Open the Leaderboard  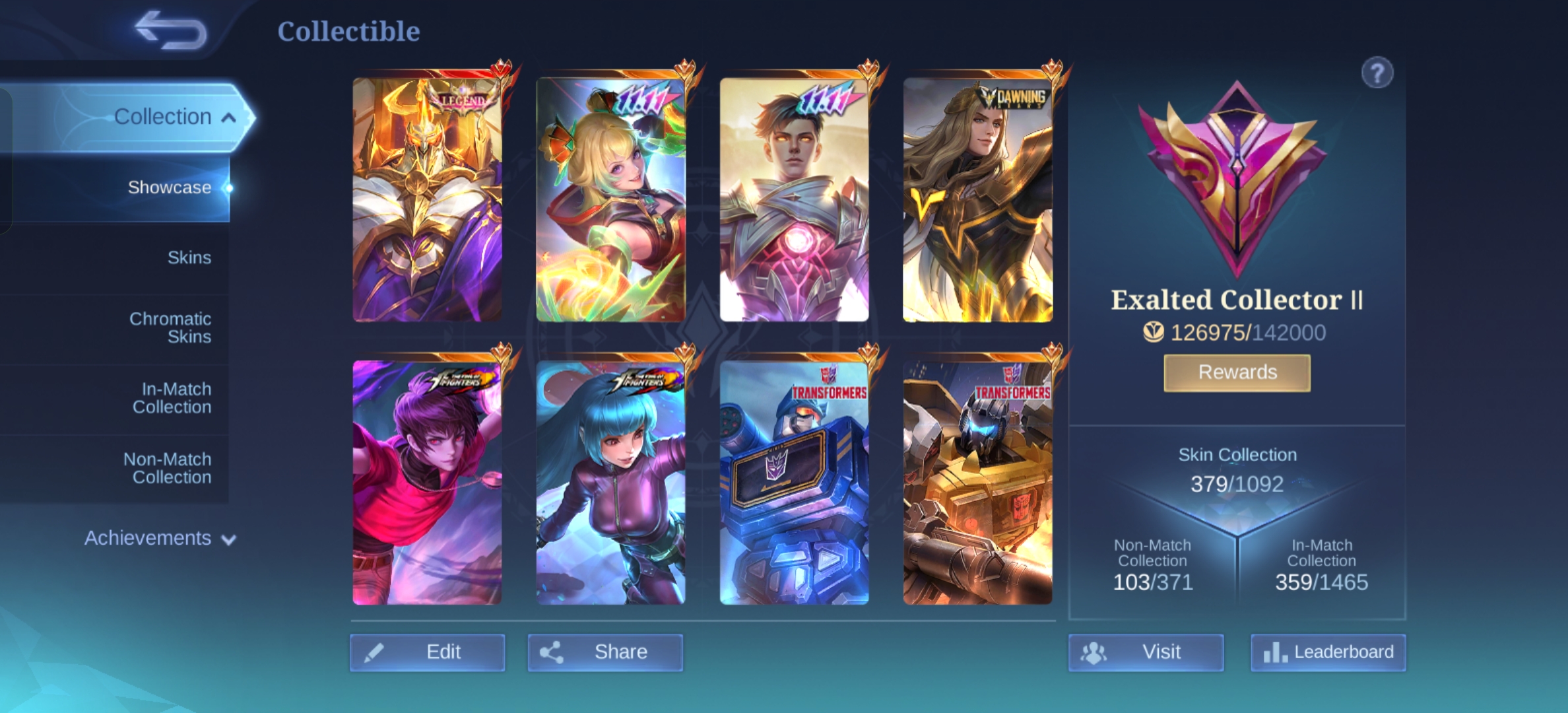[x=1328, y=652]
